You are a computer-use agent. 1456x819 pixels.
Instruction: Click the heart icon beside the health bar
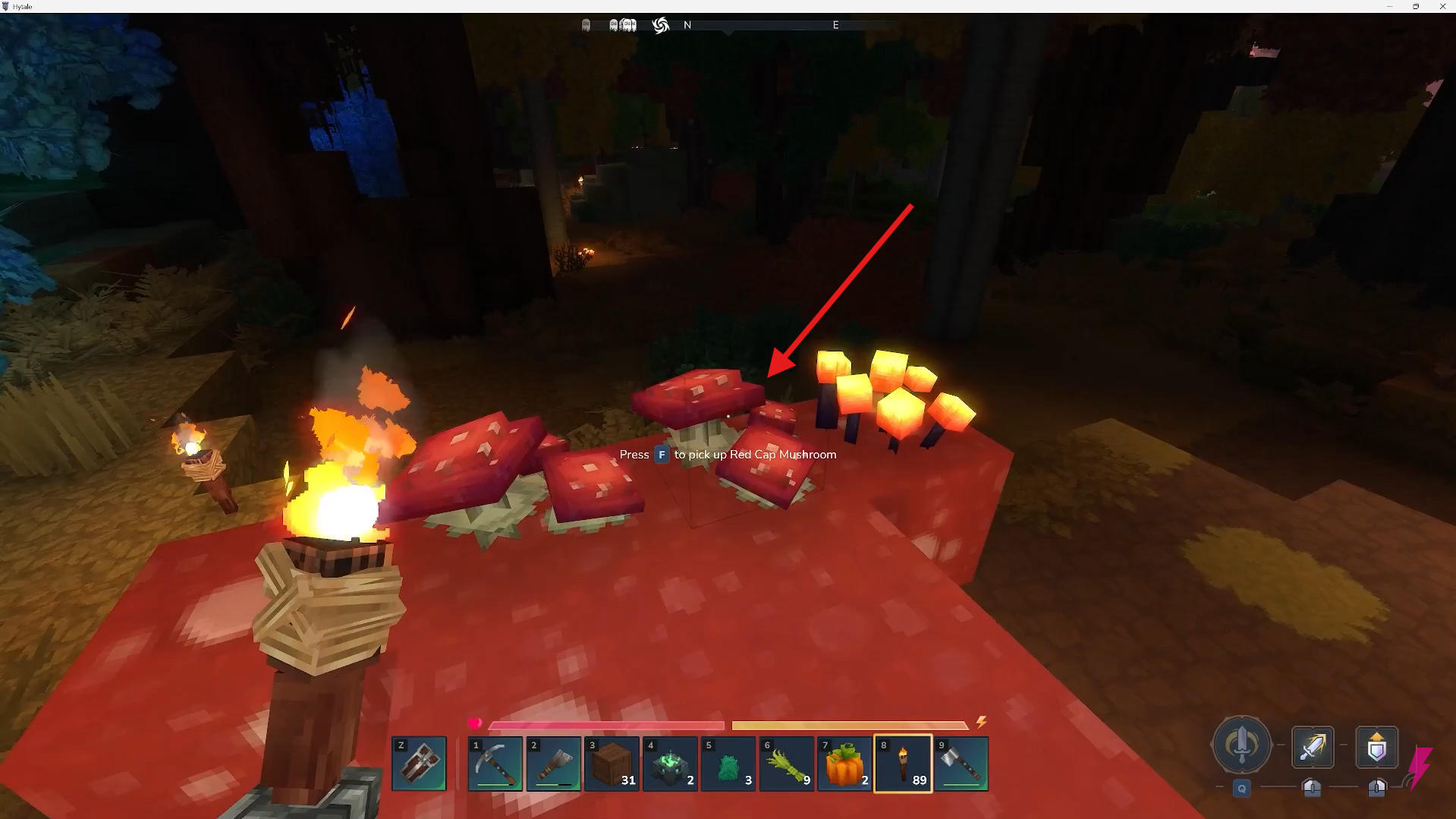point(476,723)
